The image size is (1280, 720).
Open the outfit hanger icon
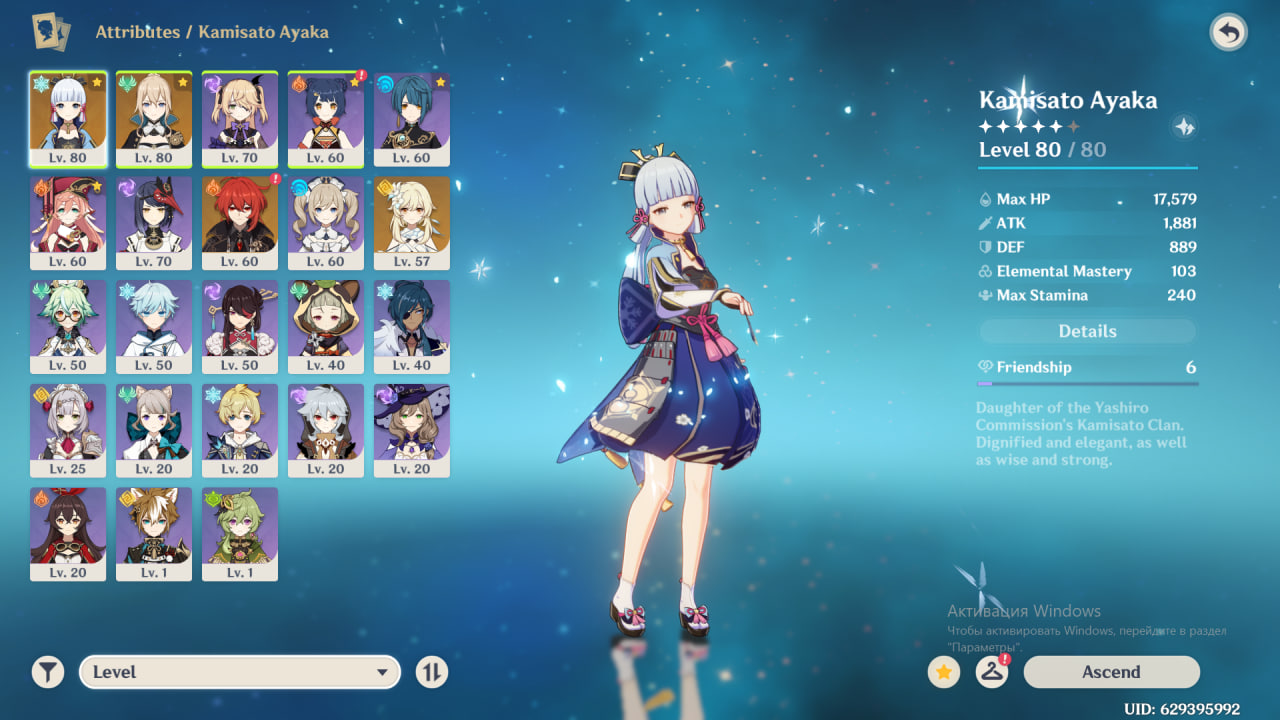click(x=991, y=672)
